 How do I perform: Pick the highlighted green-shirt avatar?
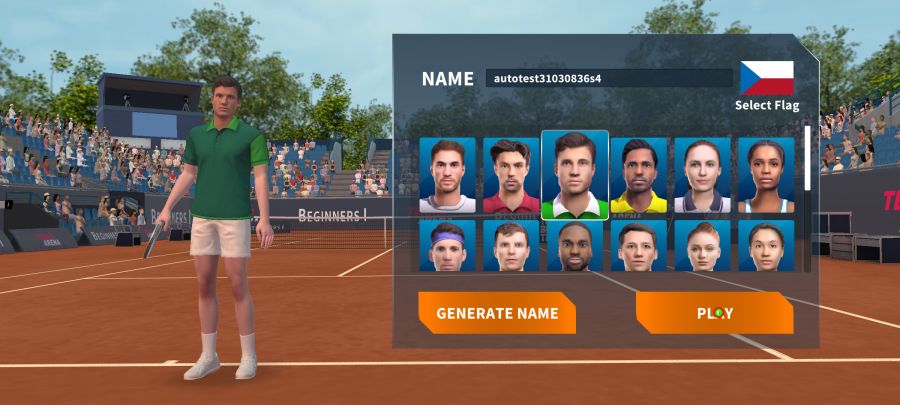pos(575,176)
